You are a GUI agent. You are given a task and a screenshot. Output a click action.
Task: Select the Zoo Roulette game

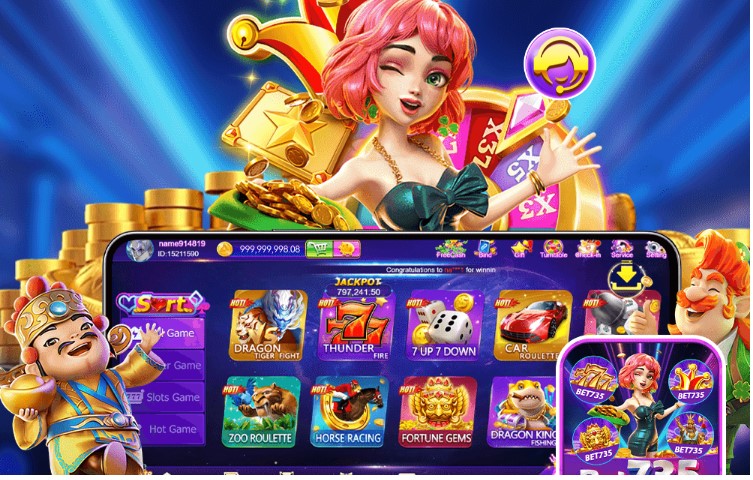point(261,411)
